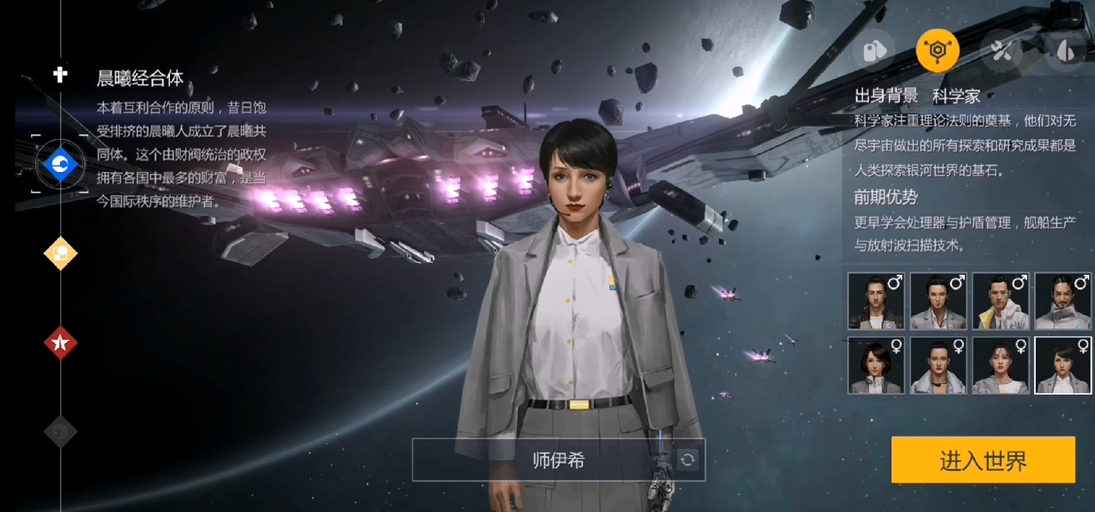Select the highlighted short-haired female portrait

[1063, 365]
